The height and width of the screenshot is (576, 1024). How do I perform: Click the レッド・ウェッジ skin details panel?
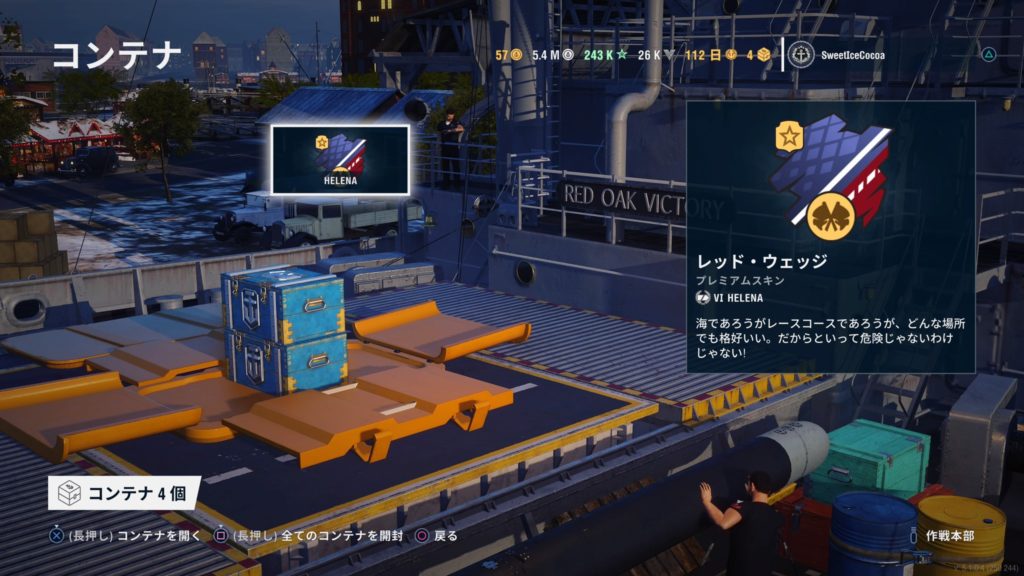[x=830, y=236]
